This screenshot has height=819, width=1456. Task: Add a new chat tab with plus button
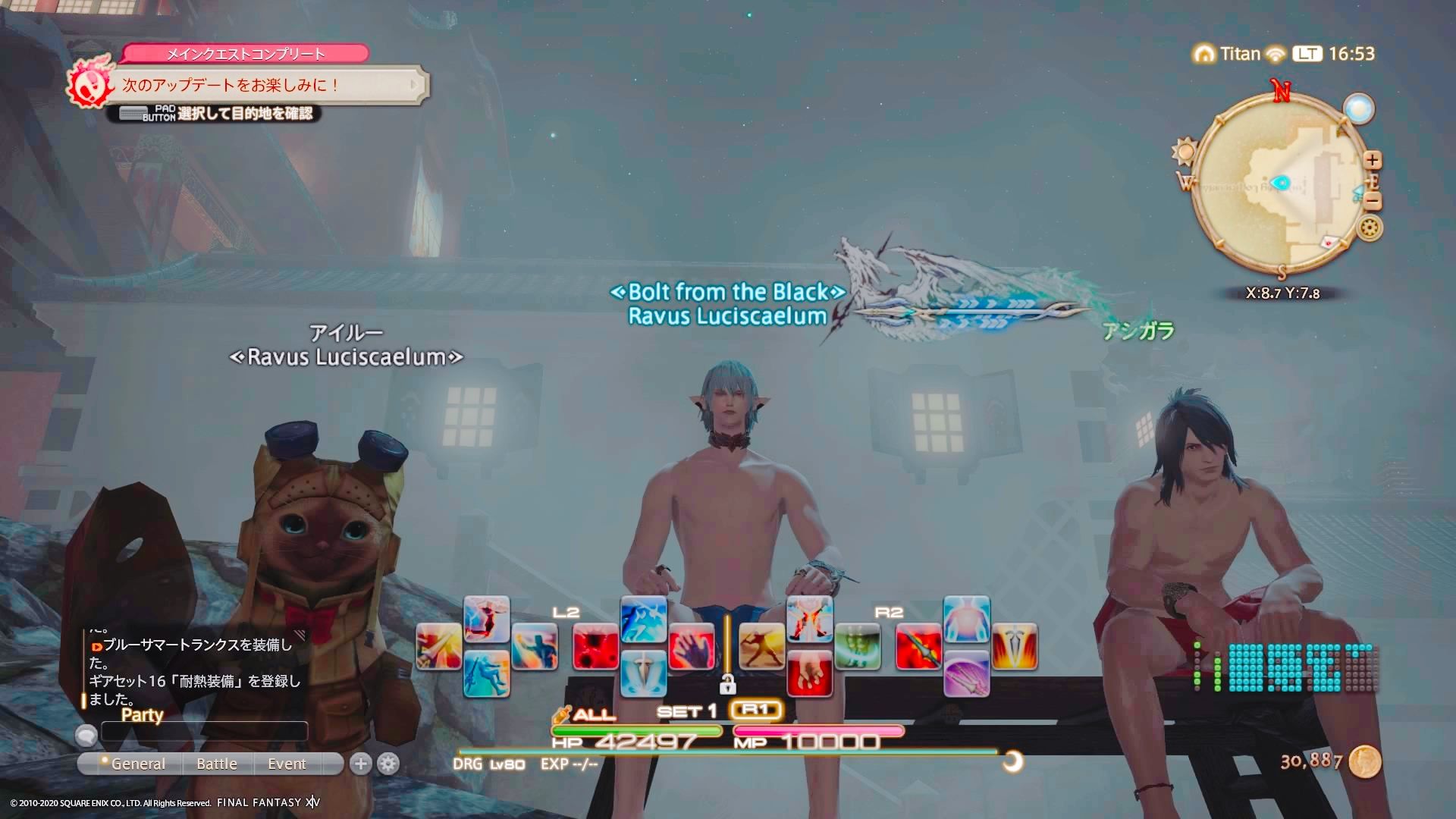click(361, 764)
